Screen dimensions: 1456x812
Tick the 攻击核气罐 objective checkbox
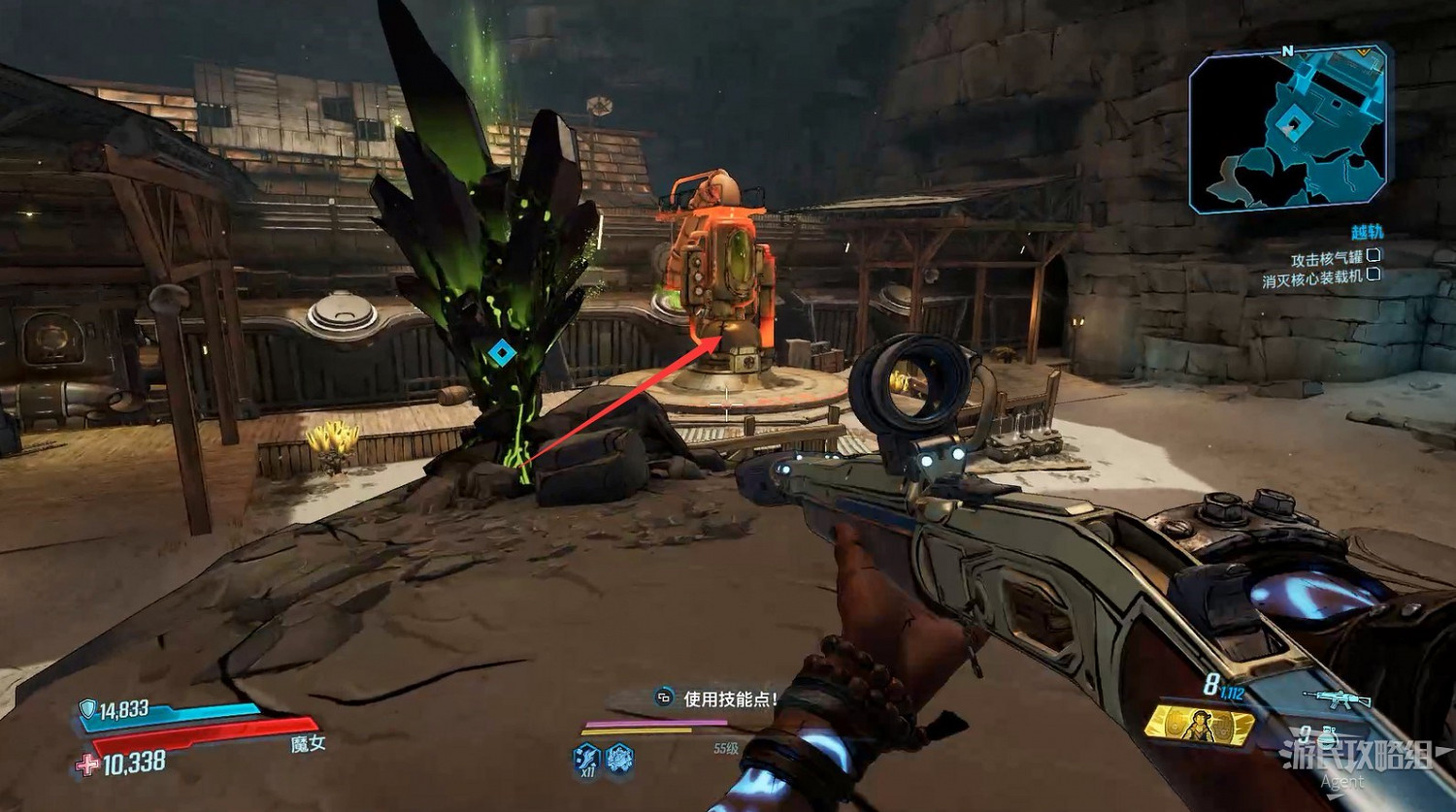(1373, 256)
